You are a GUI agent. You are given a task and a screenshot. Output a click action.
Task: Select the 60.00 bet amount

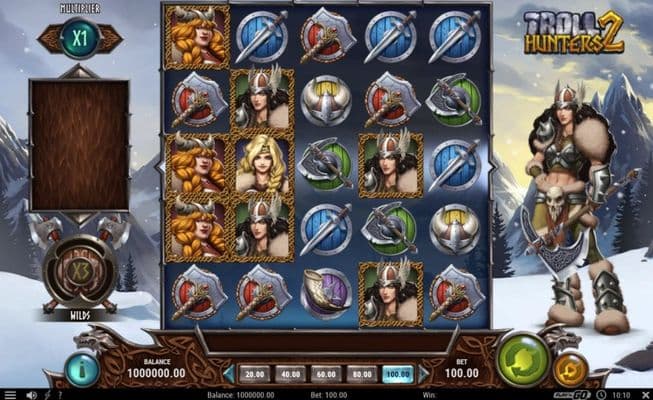[327, 374]
